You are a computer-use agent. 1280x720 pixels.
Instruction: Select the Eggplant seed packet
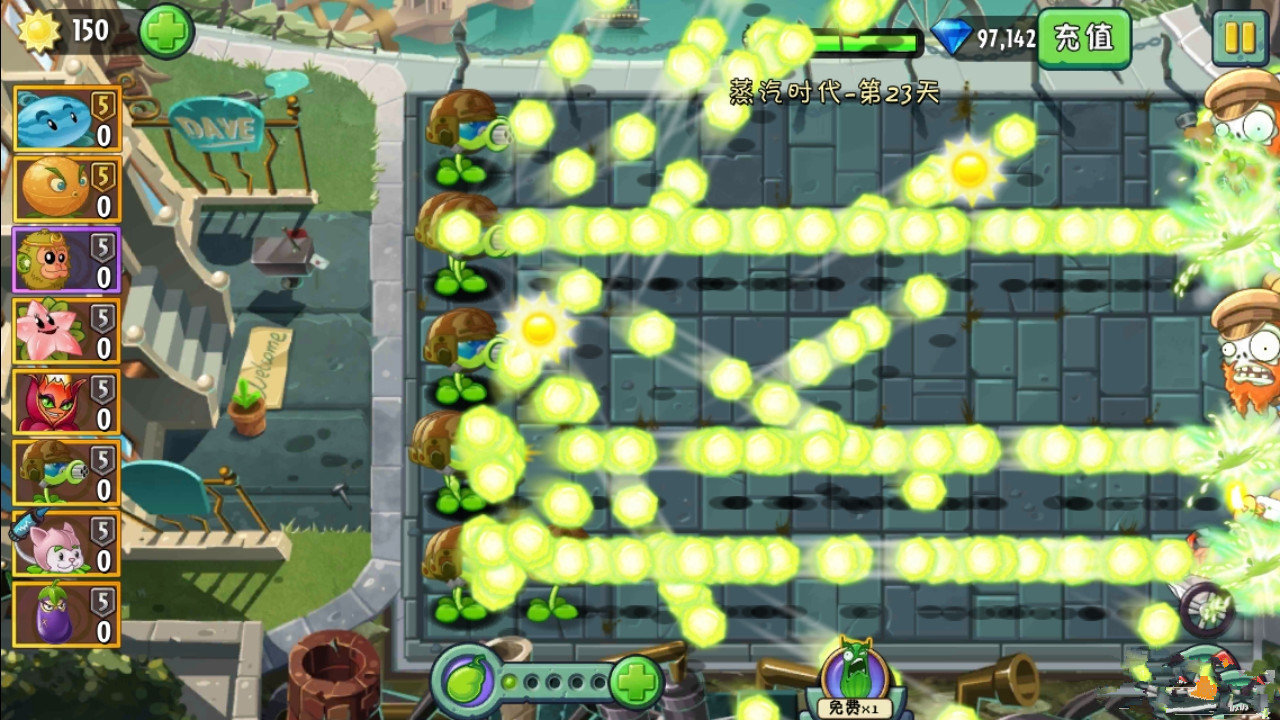pyautogui.click(x=65, y=615)
